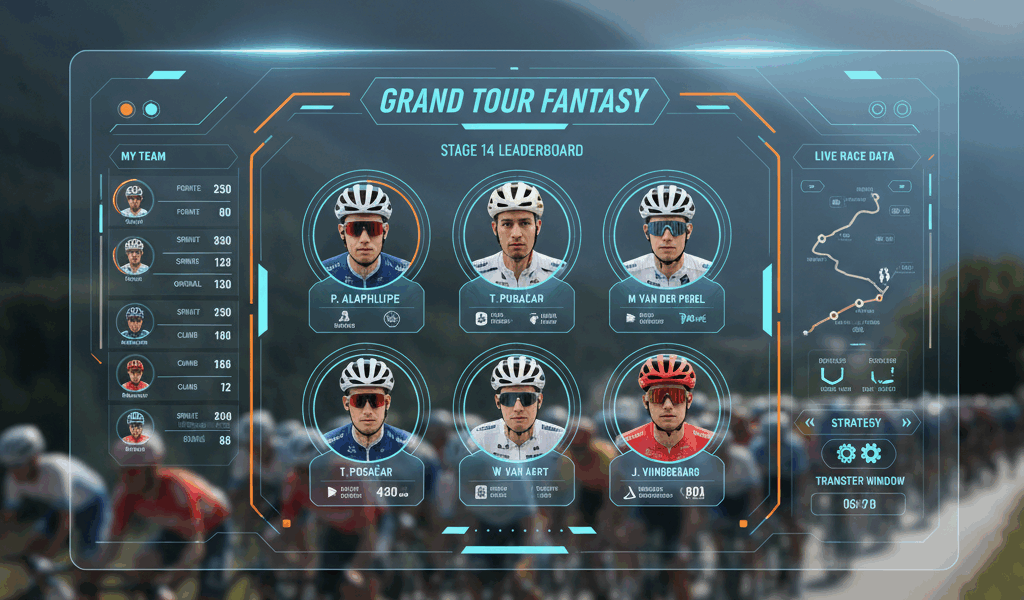Open the gear settings icons
1024x600 pixels.
coord(858,454)
